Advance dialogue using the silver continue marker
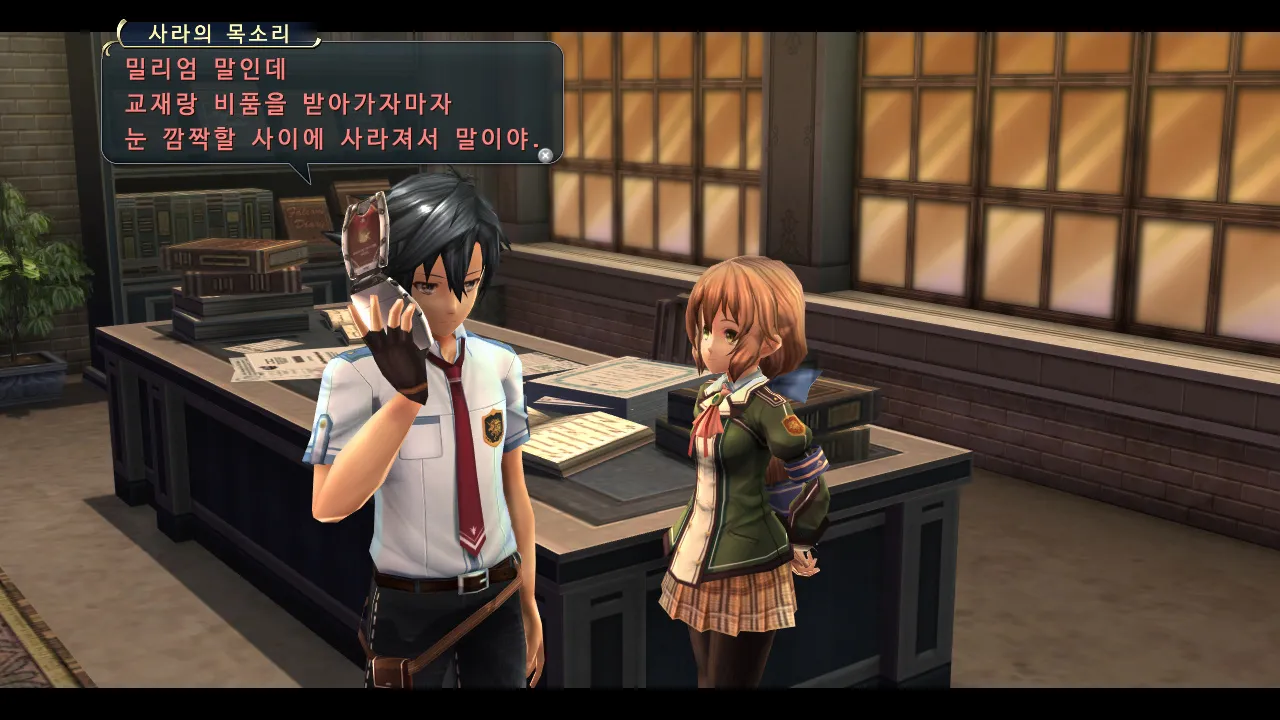The height and width of the screenshot is (720, 1280). click(x=545, y=155)
